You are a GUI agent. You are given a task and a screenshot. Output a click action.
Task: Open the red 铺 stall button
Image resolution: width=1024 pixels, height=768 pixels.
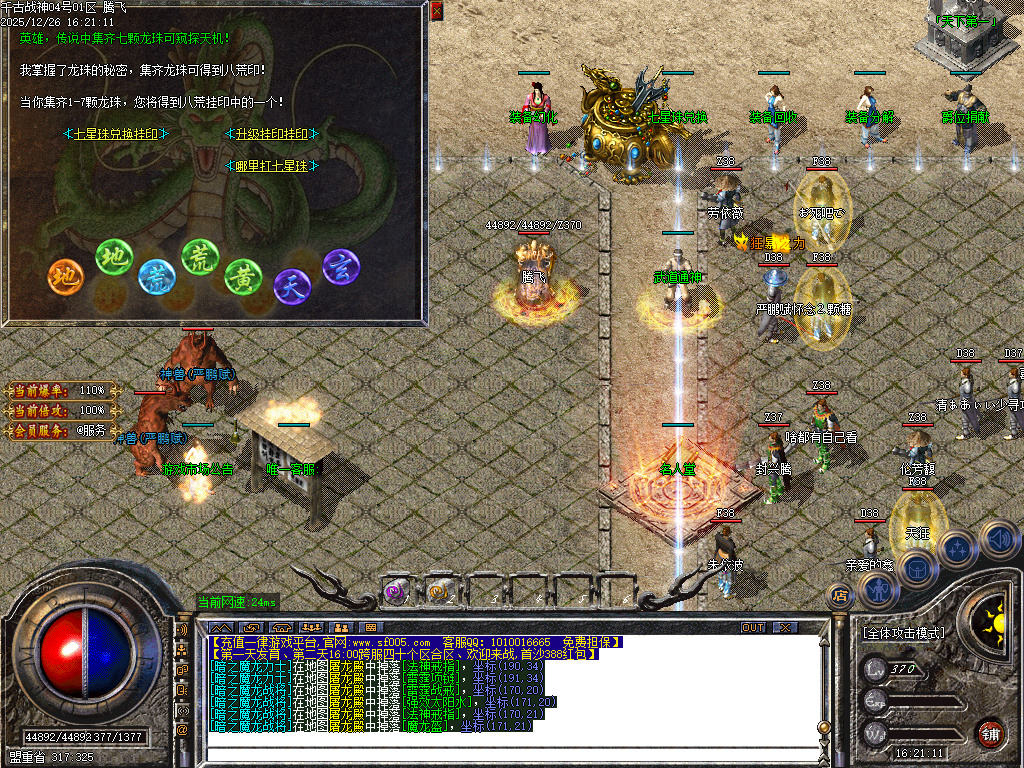click(990, 732)
